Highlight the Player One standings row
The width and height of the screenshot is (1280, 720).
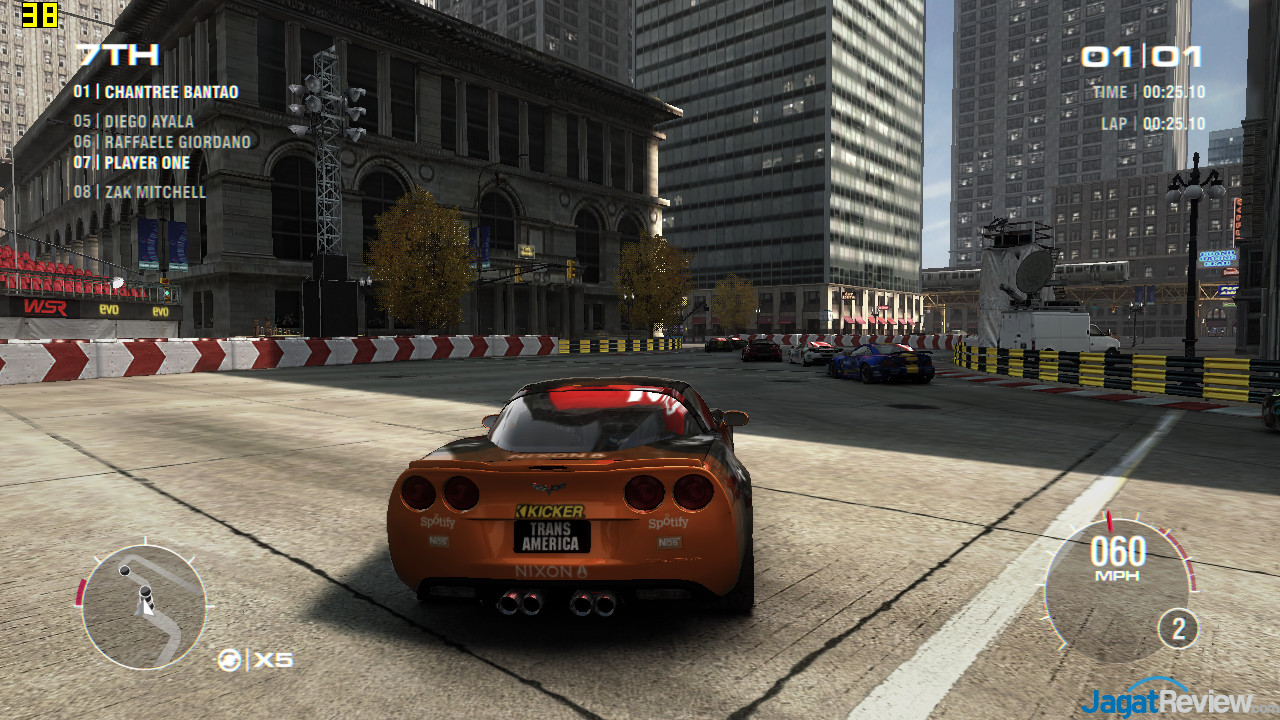coord(131,163)
